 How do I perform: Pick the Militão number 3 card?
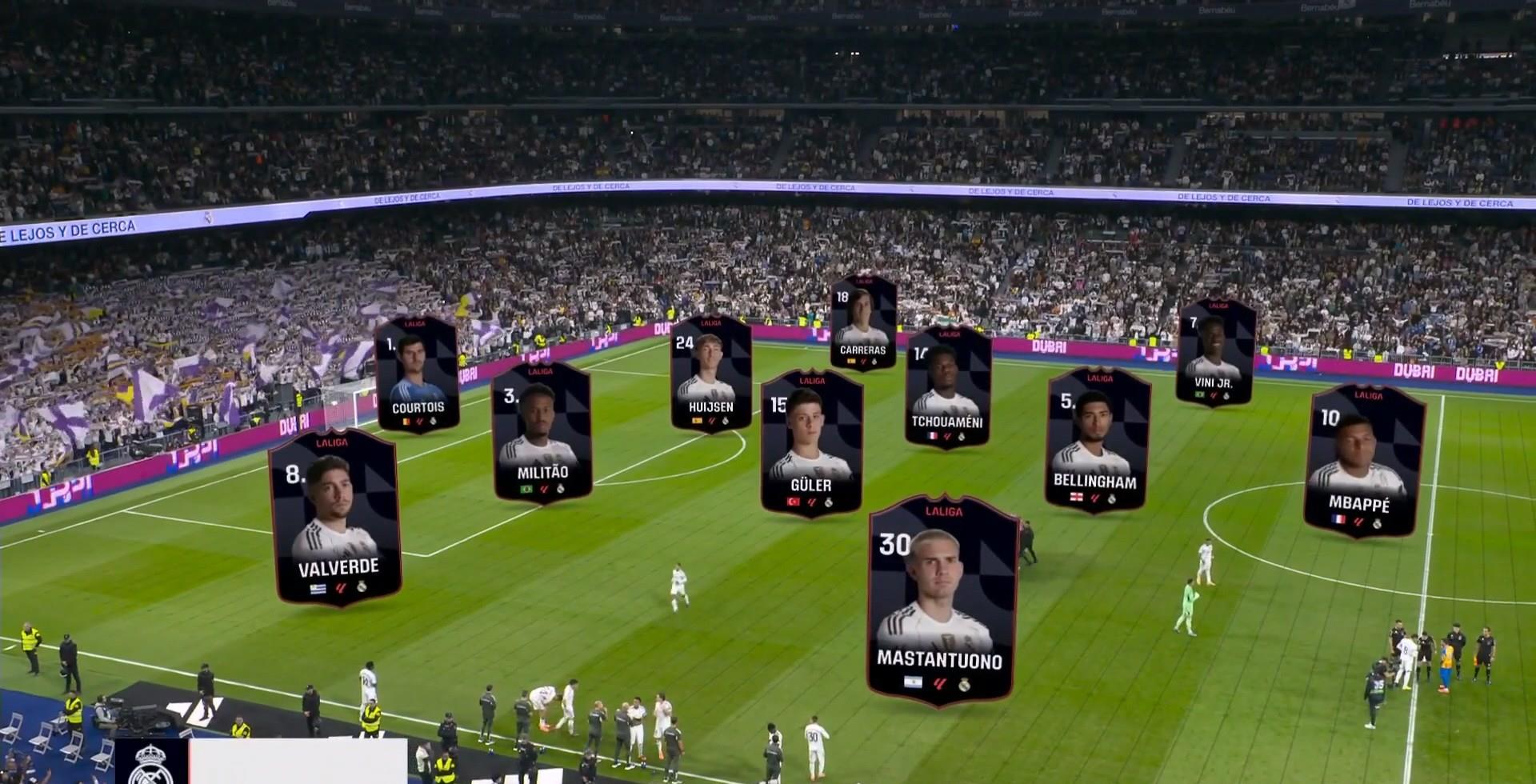(x=542, y=432)
